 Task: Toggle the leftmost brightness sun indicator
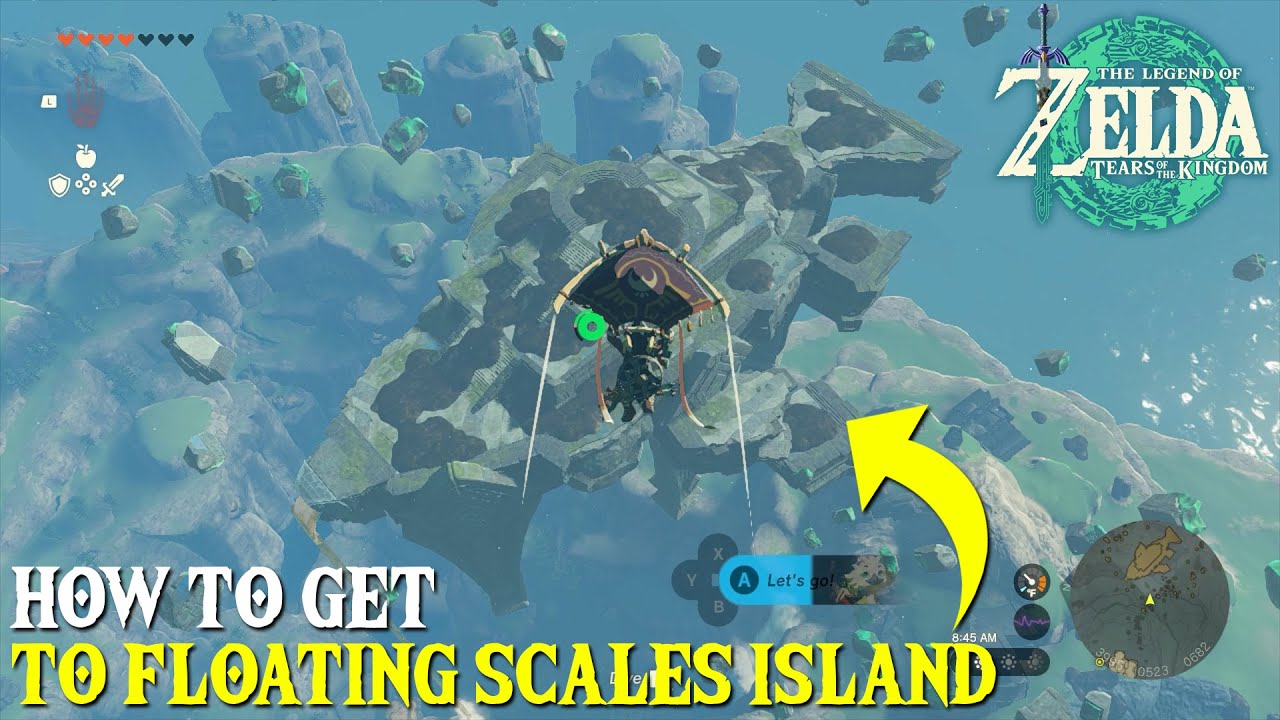pyautogui.click(x=978, y=662)
